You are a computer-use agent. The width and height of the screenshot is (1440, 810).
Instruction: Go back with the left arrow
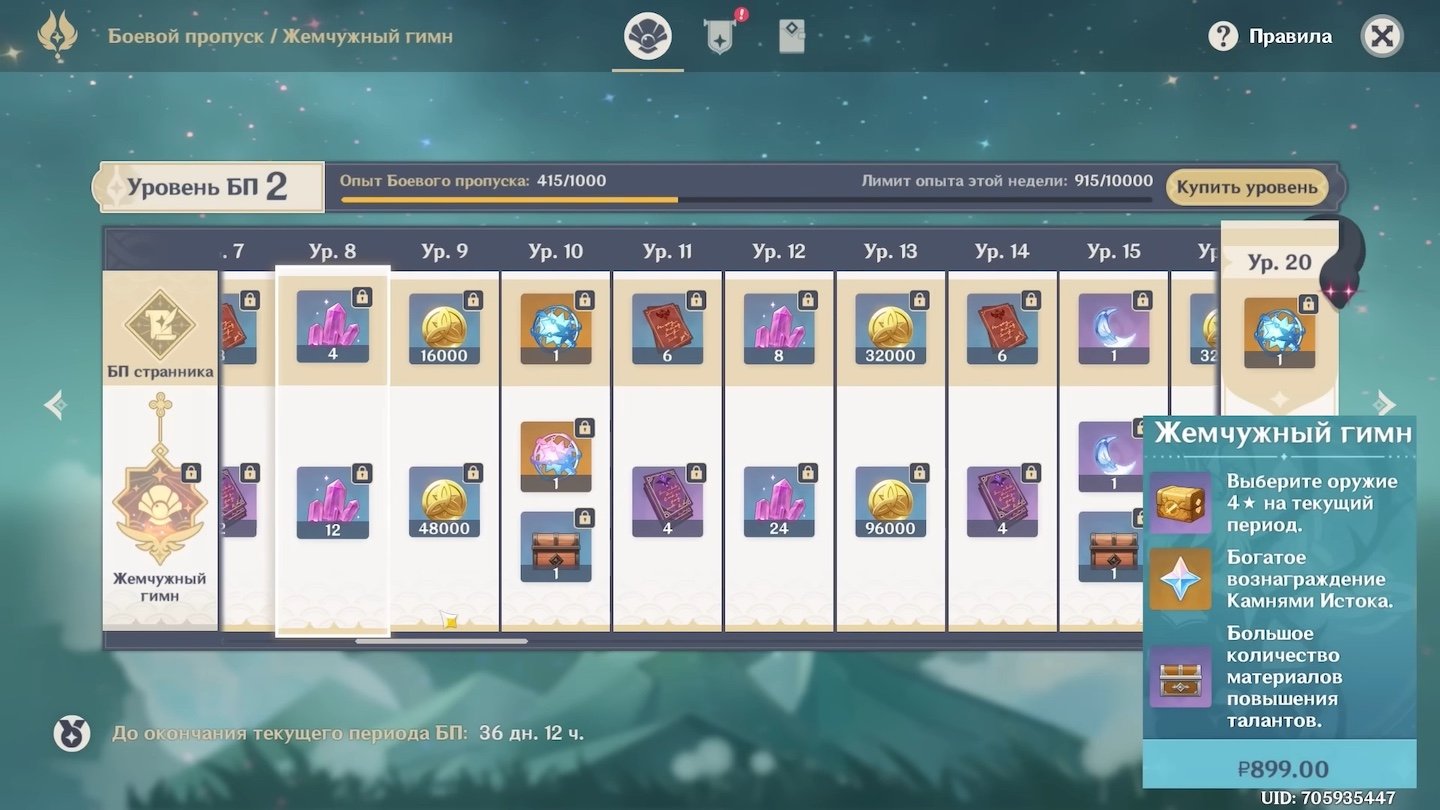point(56,404)
